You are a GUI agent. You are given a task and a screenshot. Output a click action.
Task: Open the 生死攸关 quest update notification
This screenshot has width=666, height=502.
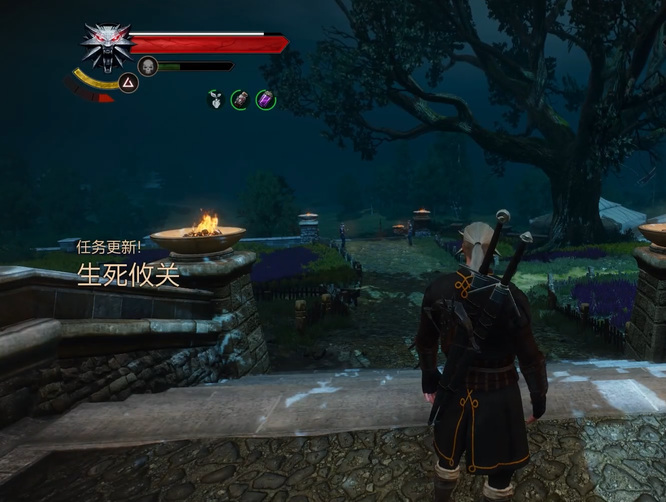tap(128, 275)
